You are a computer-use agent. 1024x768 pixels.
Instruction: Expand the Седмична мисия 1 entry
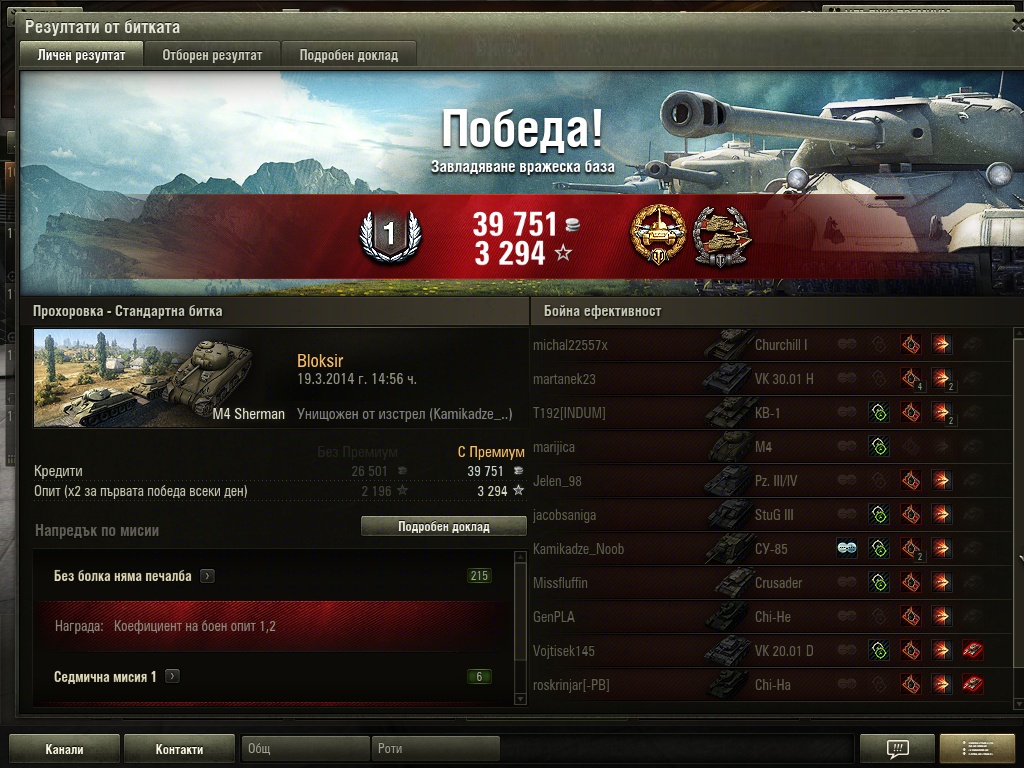click(x=172, y=677)
